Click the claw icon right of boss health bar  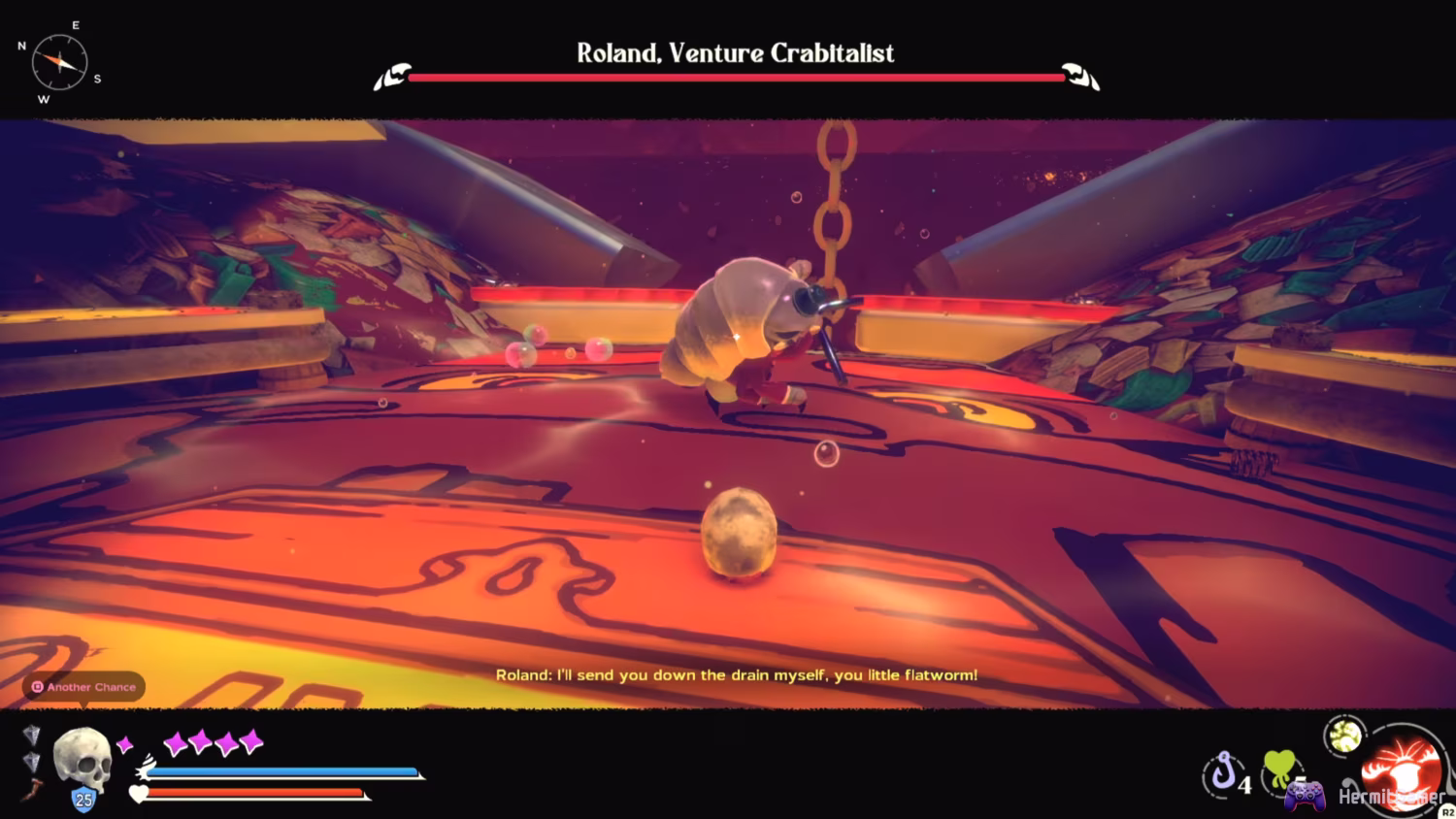(1080, 73)
